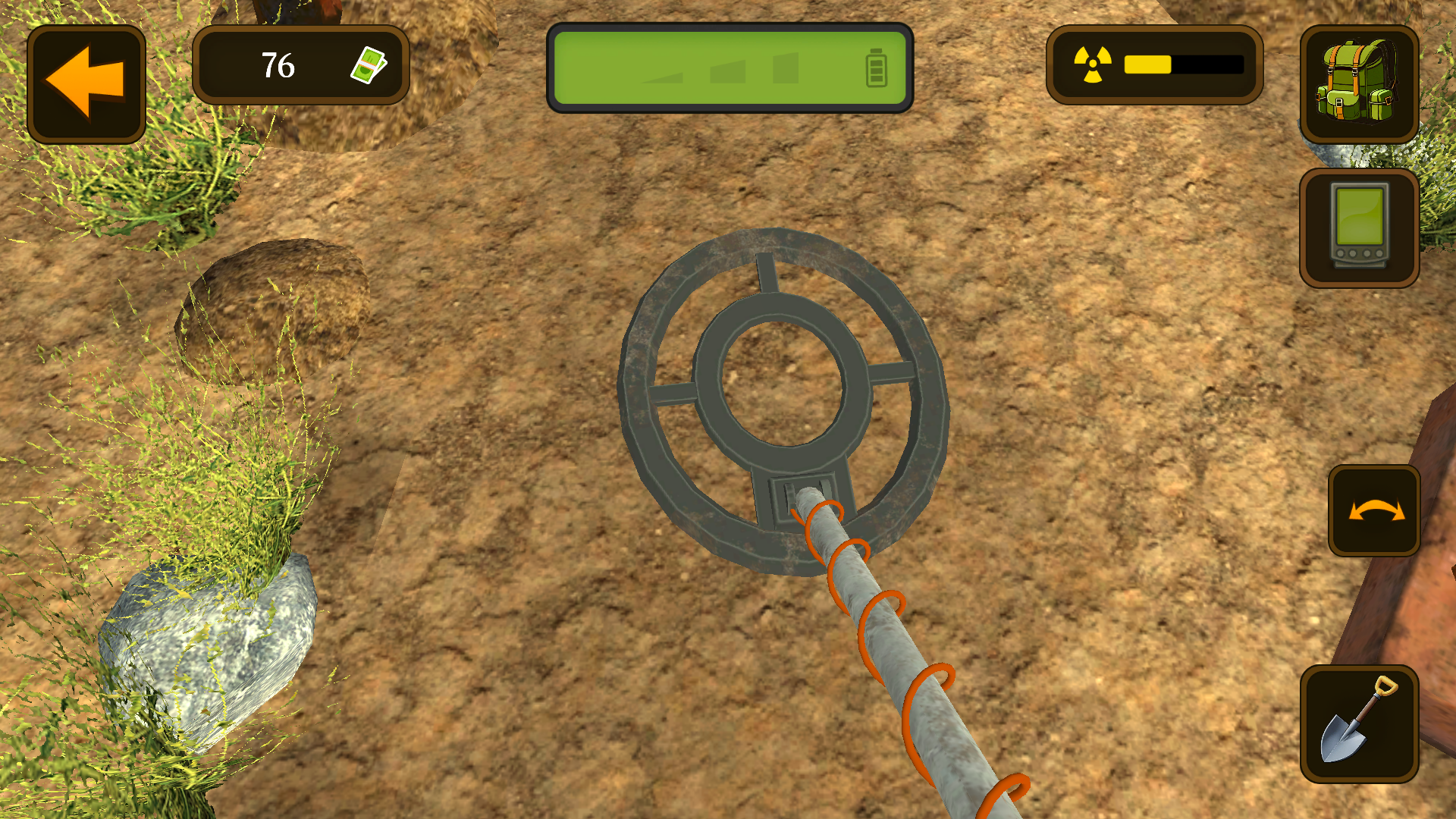
Task: Select the green LCD detector screen panel
Action: (x=730, y=67)
